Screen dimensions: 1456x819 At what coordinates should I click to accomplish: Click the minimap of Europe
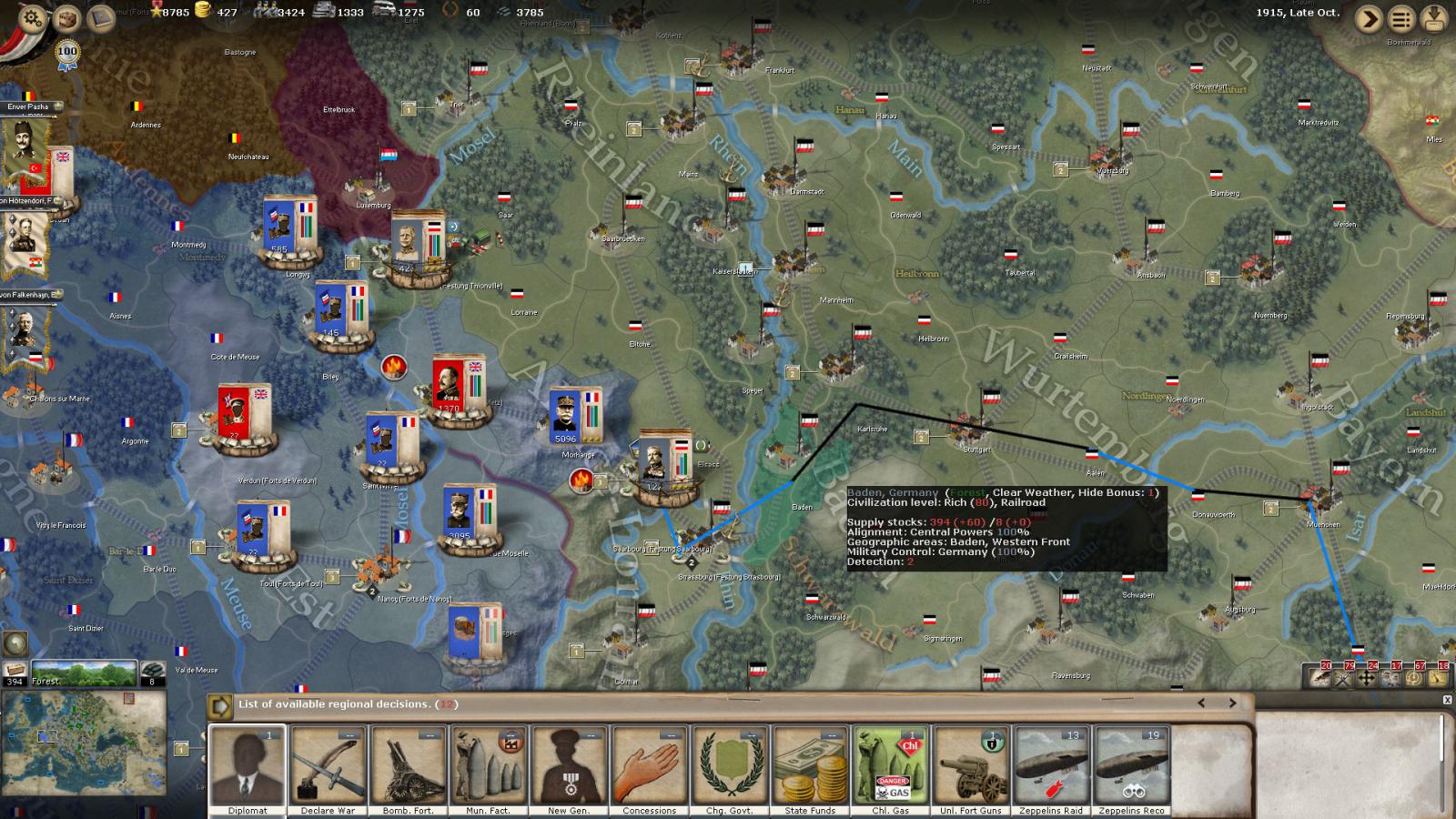pos(84,742)
